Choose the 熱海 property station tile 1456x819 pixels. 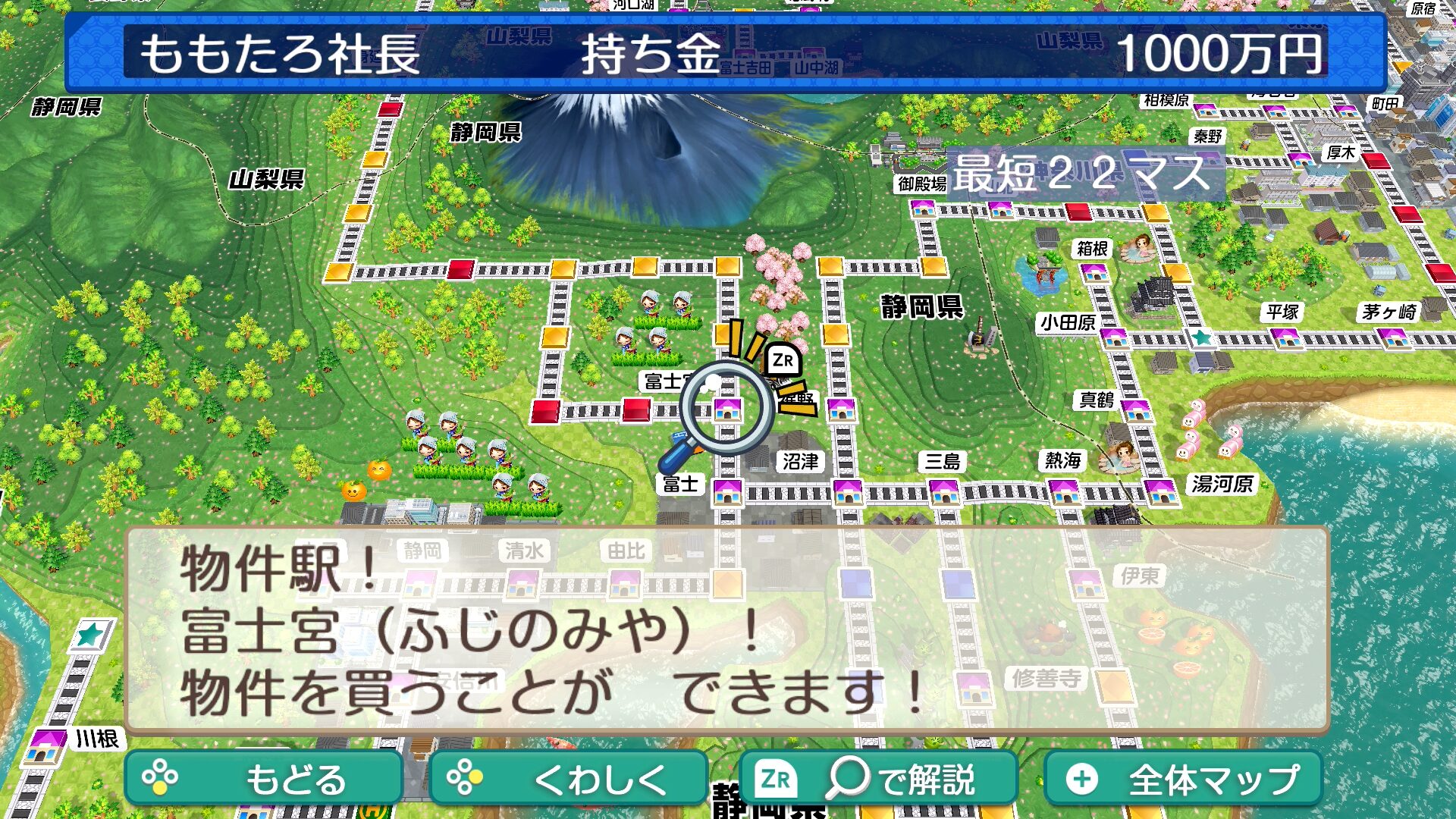1064,493
